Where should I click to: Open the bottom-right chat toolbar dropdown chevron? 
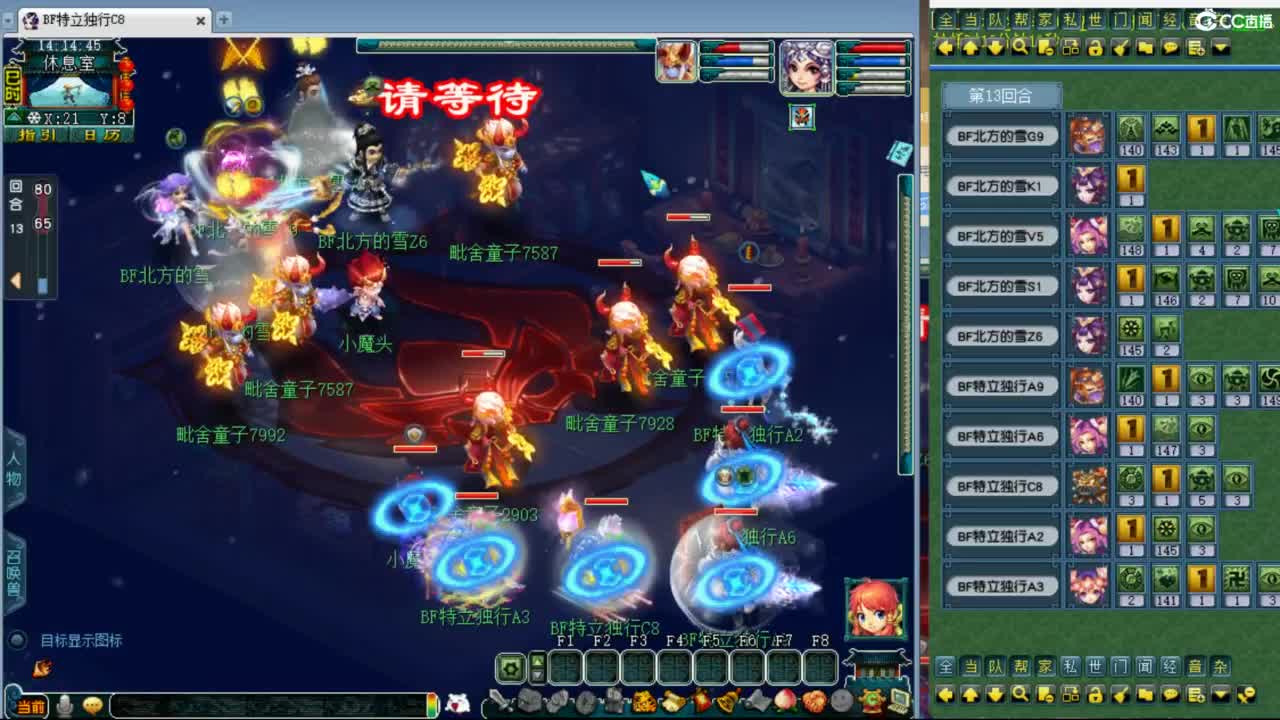1221,693
